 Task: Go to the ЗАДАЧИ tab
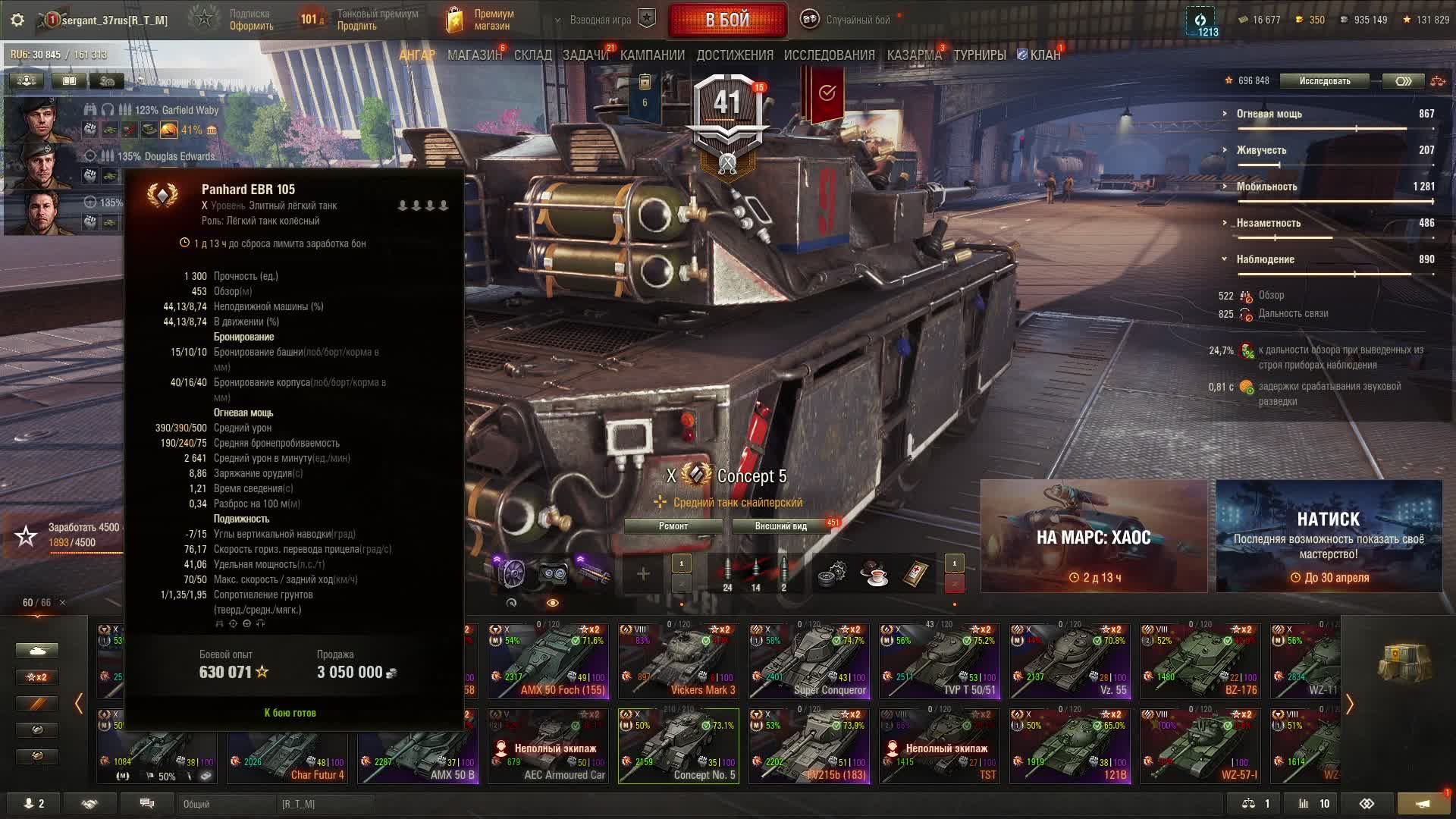pyautogui.click(x=585, y=55)
